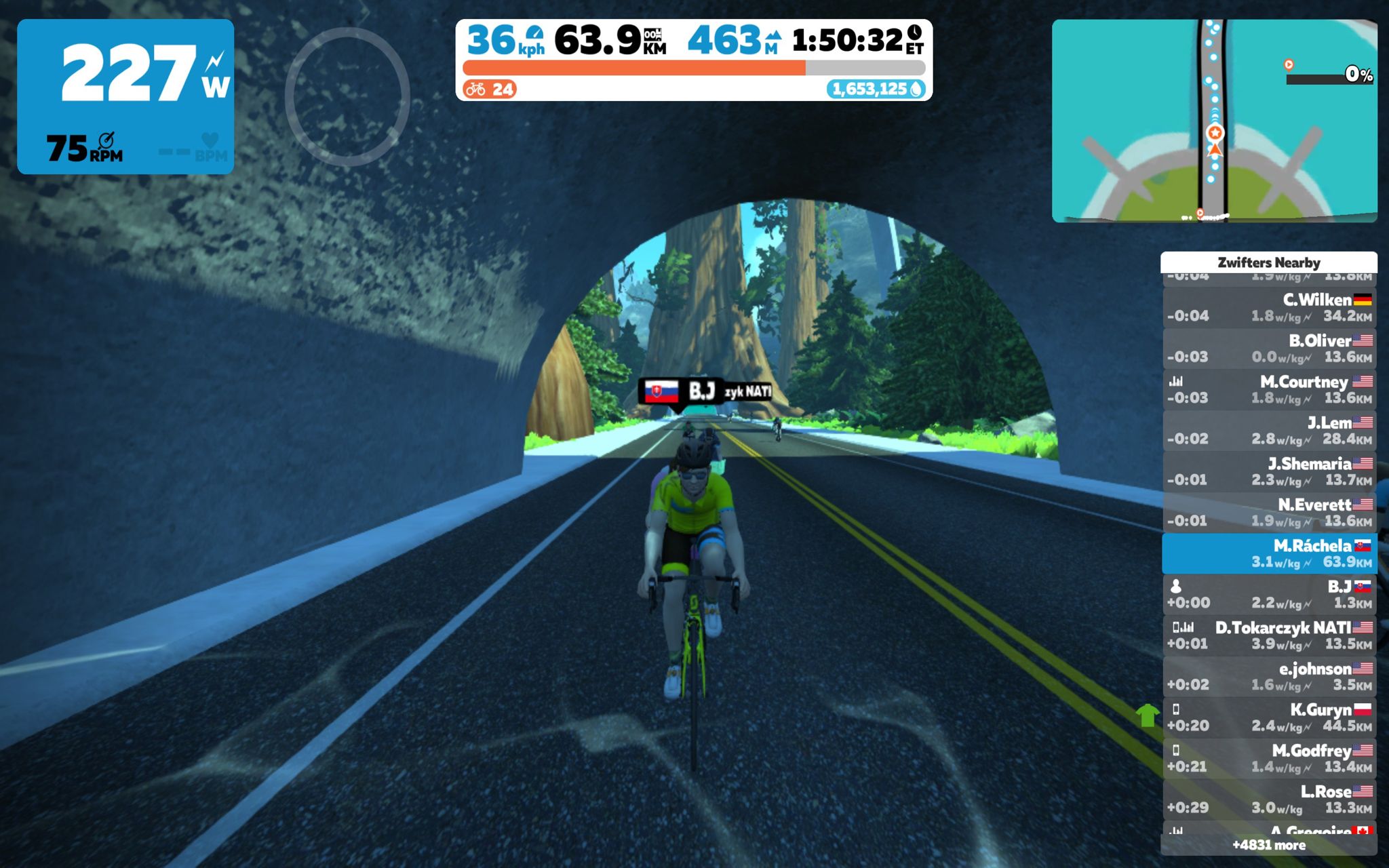Screen dimensions: 1389x868
Task: Select the B.J name tag above rider
Action: point(681,391)
